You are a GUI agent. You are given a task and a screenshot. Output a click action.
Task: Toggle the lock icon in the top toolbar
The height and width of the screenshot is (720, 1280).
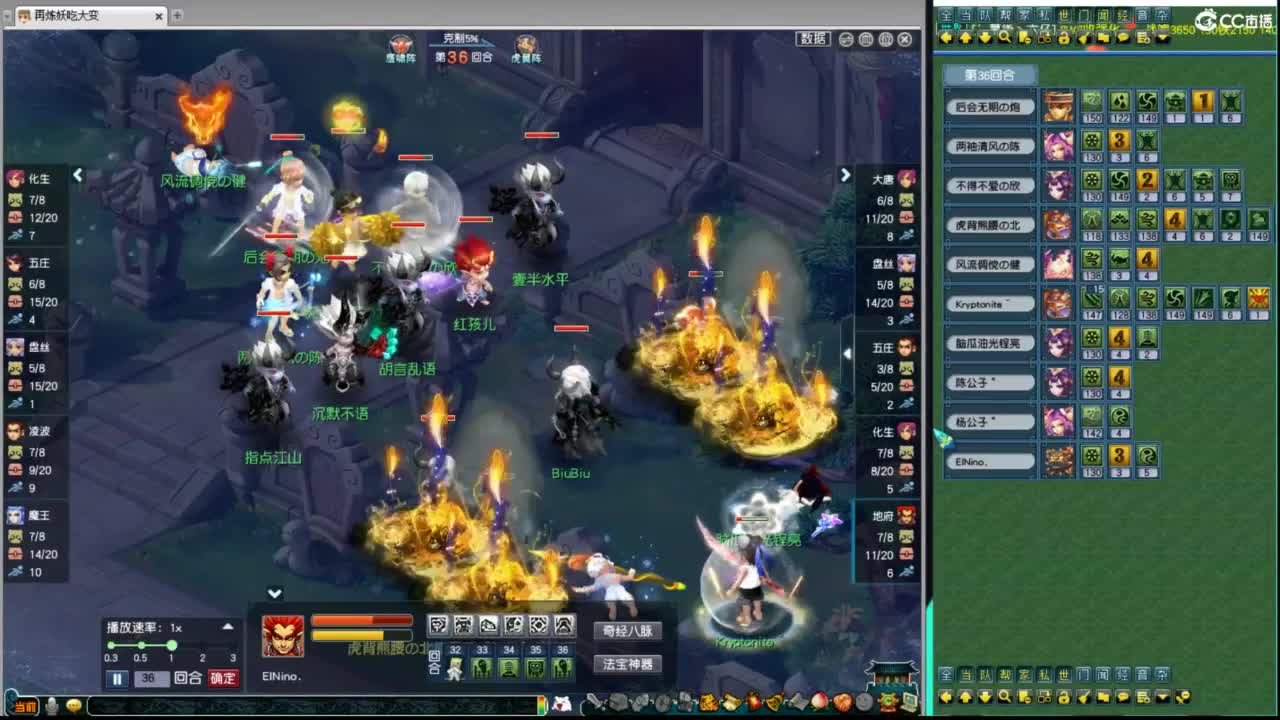[x=1064, y=38]
